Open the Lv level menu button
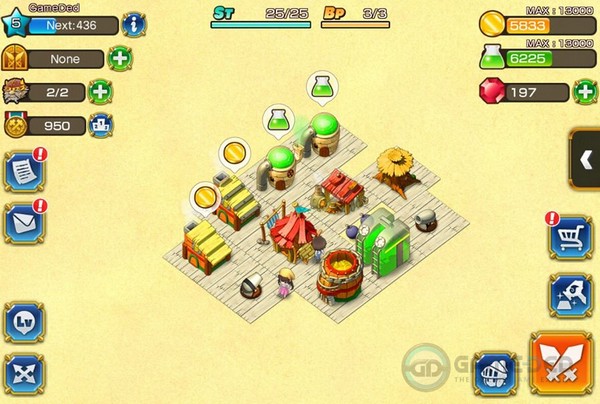 [23, 322]
